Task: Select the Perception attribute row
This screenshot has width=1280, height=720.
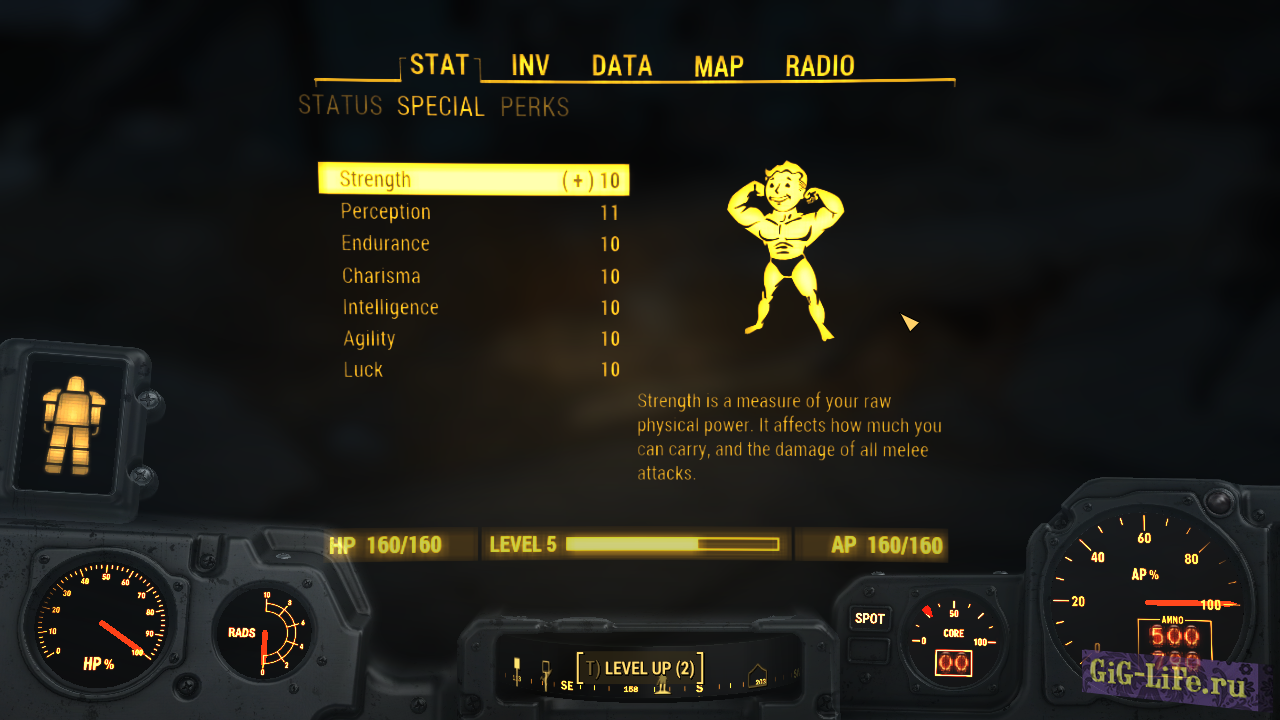Action: point(385,212)
